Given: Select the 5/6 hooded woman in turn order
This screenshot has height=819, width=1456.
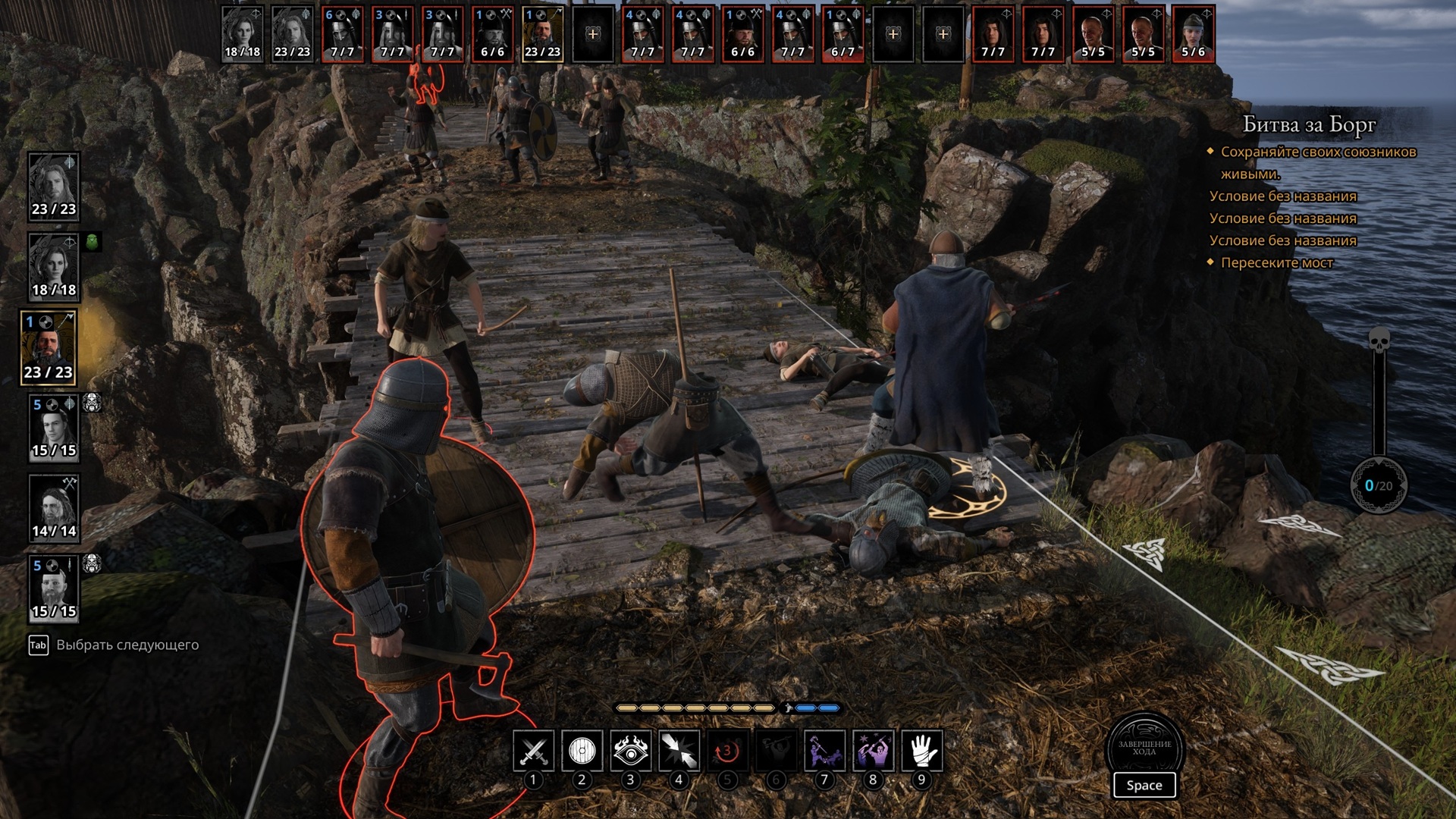Looking at the screenshot, I should 1193,34.
